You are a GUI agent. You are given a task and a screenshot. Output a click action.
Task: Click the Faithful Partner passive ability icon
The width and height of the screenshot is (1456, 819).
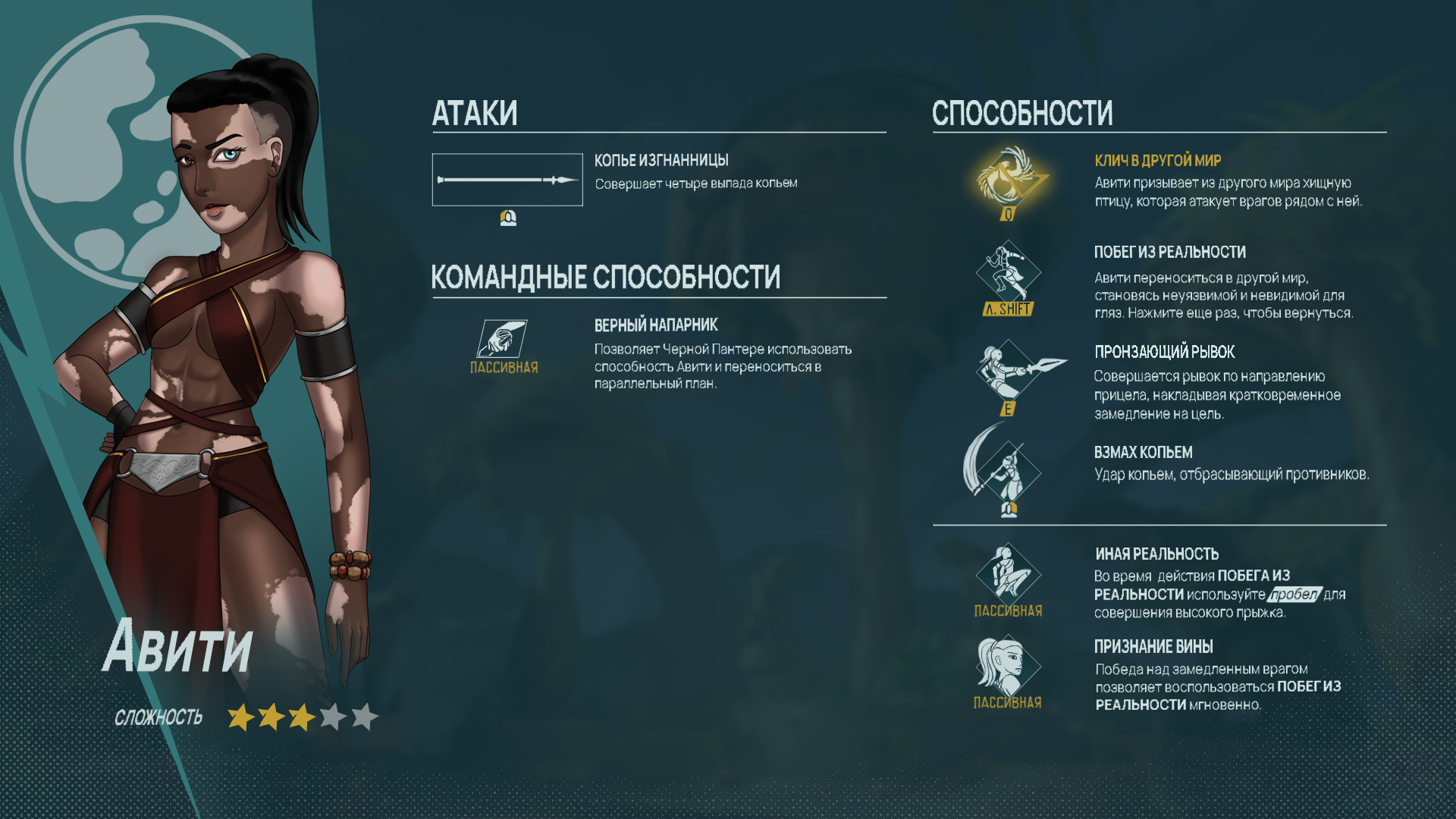tap(503, 338)
